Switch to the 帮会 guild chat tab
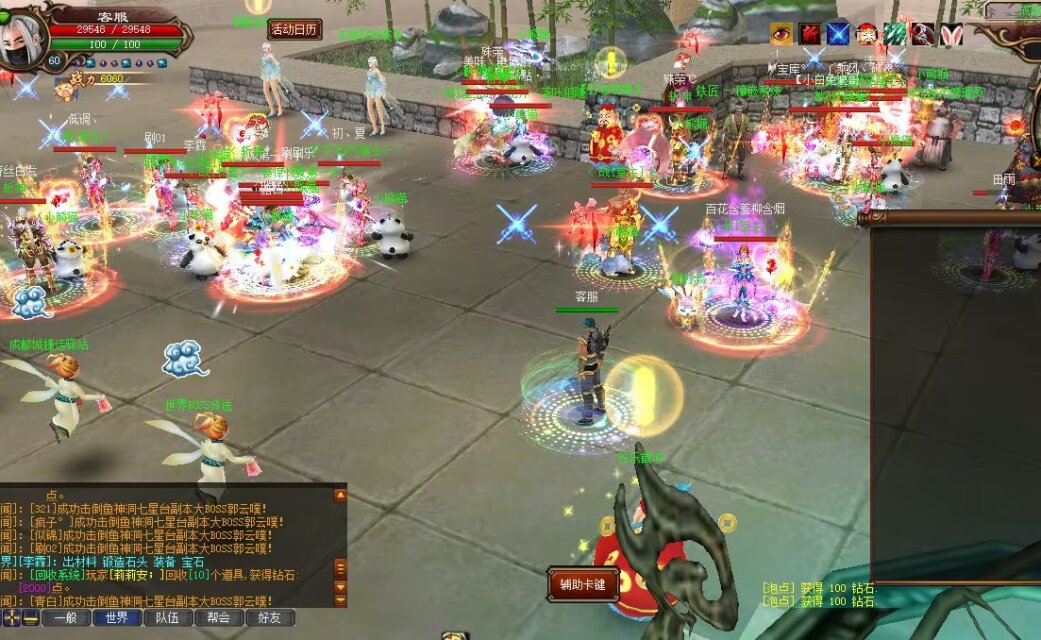 (x=219, y=618)
